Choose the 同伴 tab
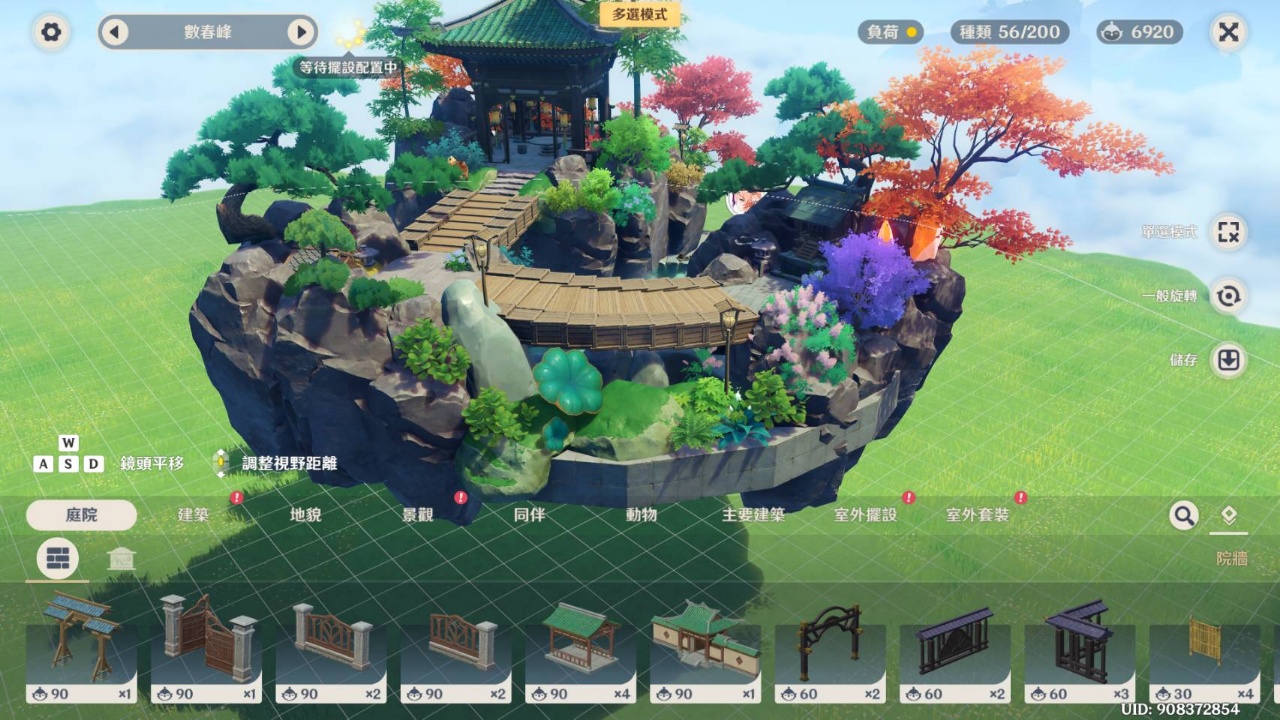Screen dimensions: 1280x720 (530, 515)
